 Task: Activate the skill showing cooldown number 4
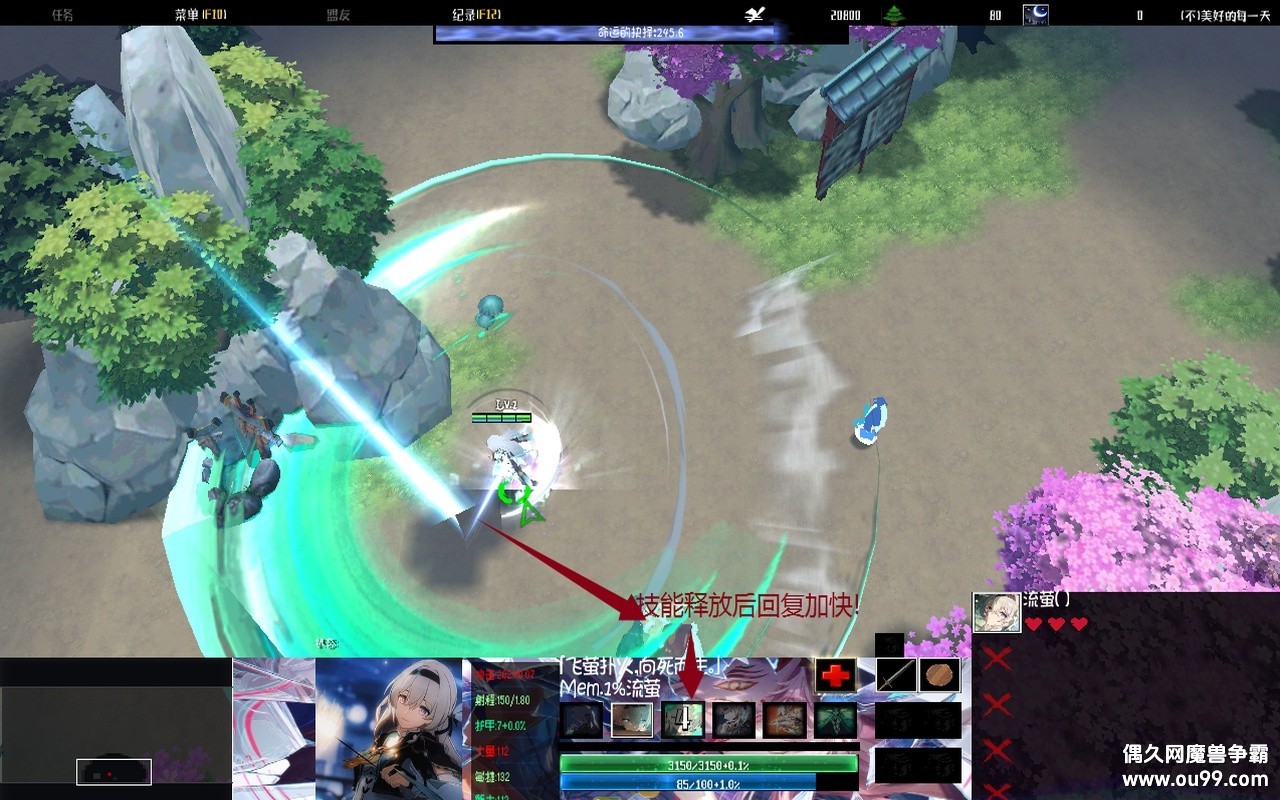(x=683, y=719)
